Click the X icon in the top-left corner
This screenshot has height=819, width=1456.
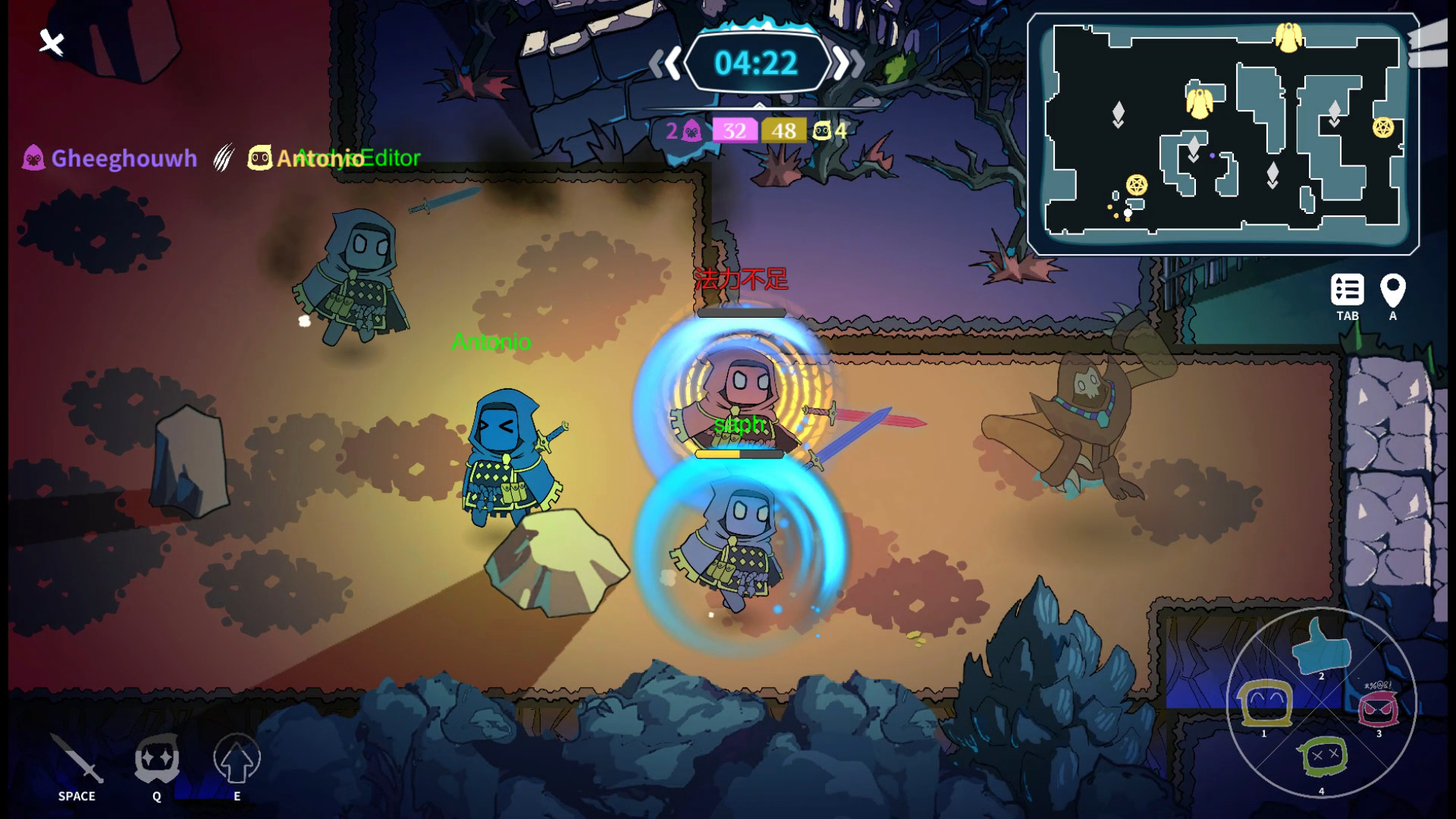[x=50, y=43]
